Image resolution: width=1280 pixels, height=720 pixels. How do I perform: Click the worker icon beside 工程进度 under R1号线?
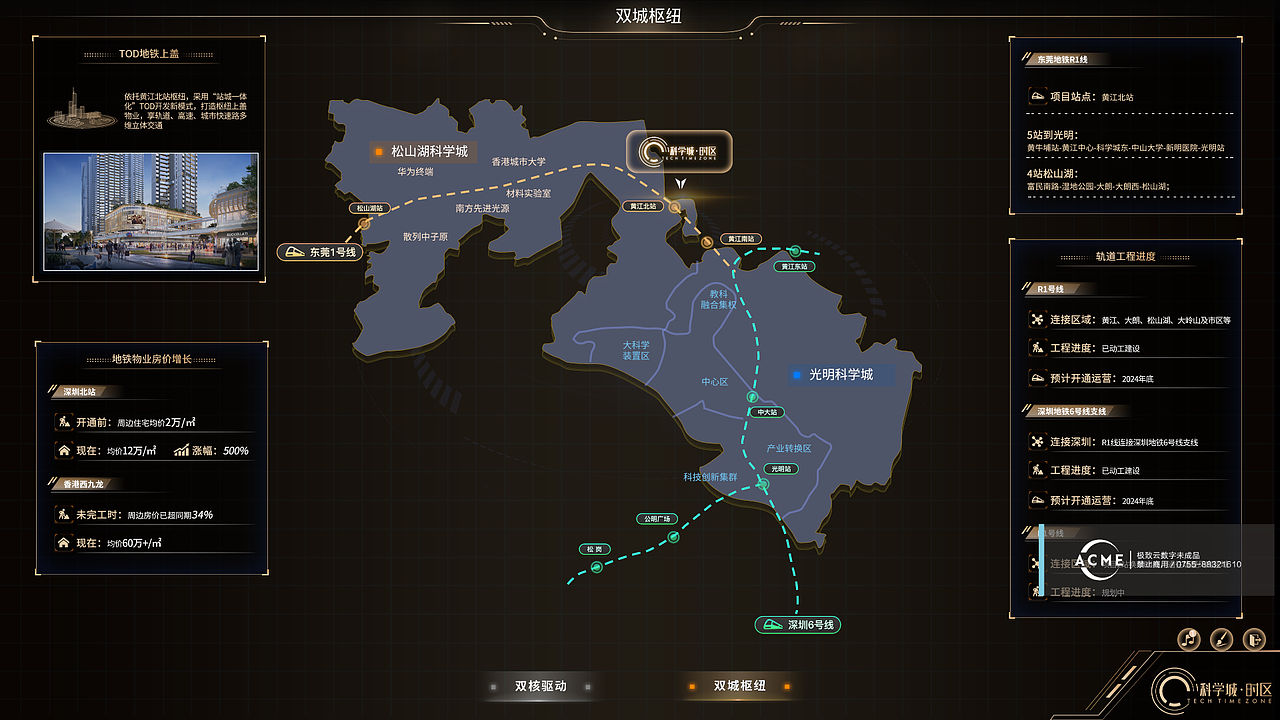click(1037, 347)
